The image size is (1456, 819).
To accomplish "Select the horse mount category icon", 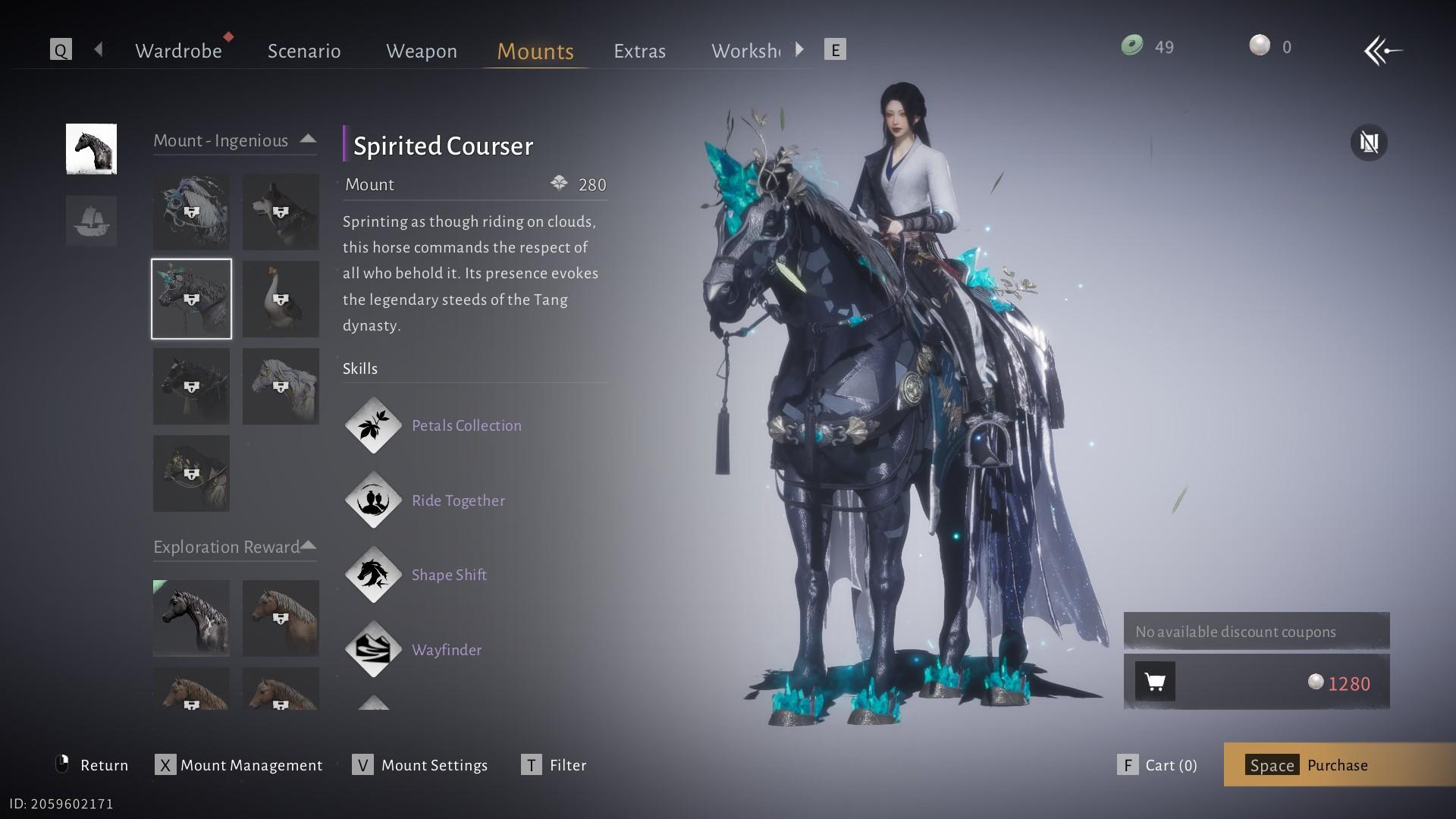I will click(91, 149).
